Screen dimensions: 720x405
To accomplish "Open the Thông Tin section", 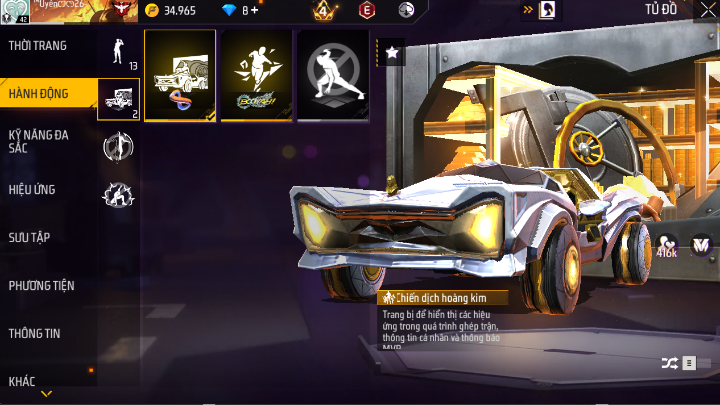I will pos(36,333).
